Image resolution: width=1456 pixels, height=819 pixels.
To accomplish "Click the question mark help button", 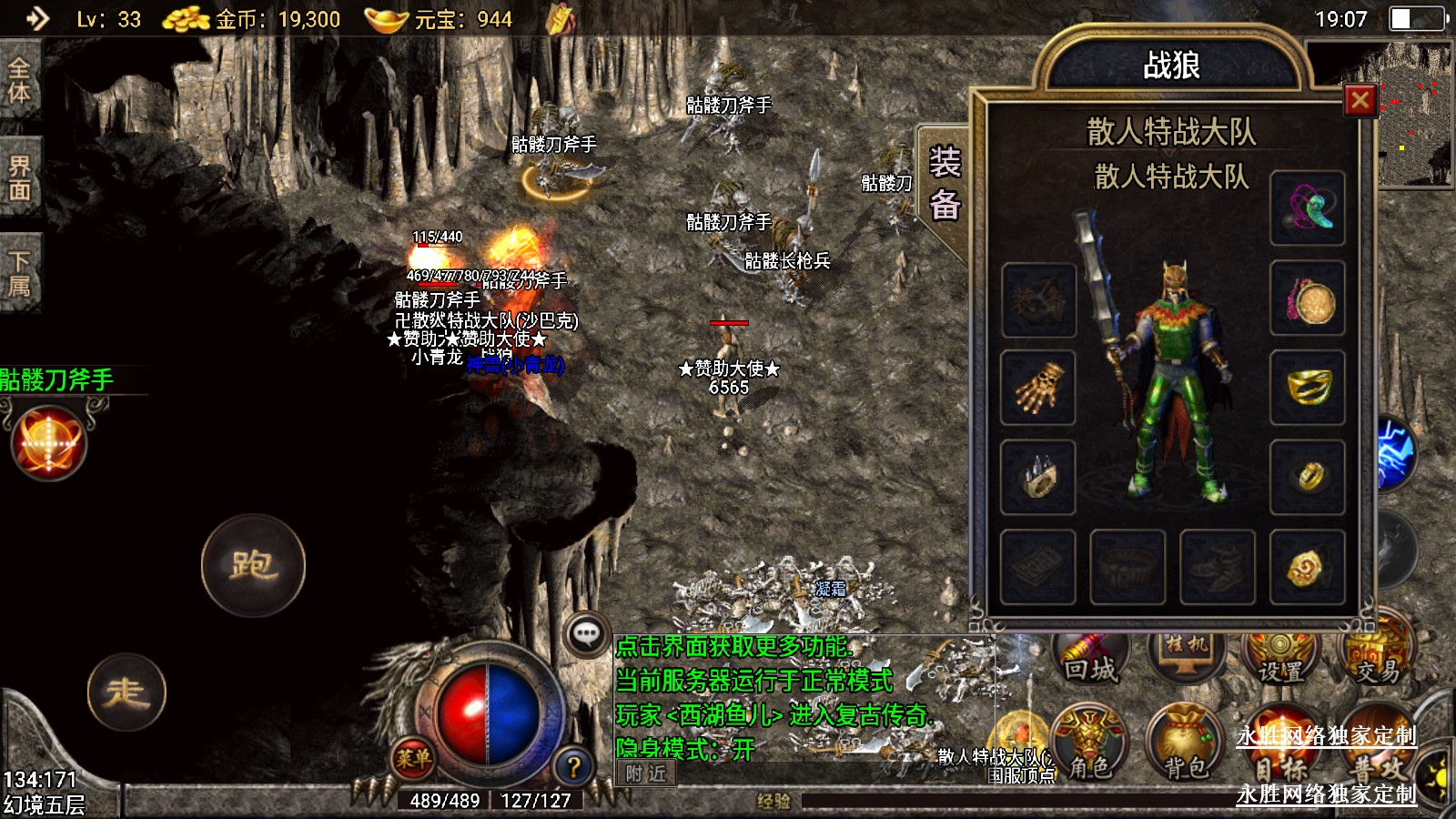I will [573, 767].
